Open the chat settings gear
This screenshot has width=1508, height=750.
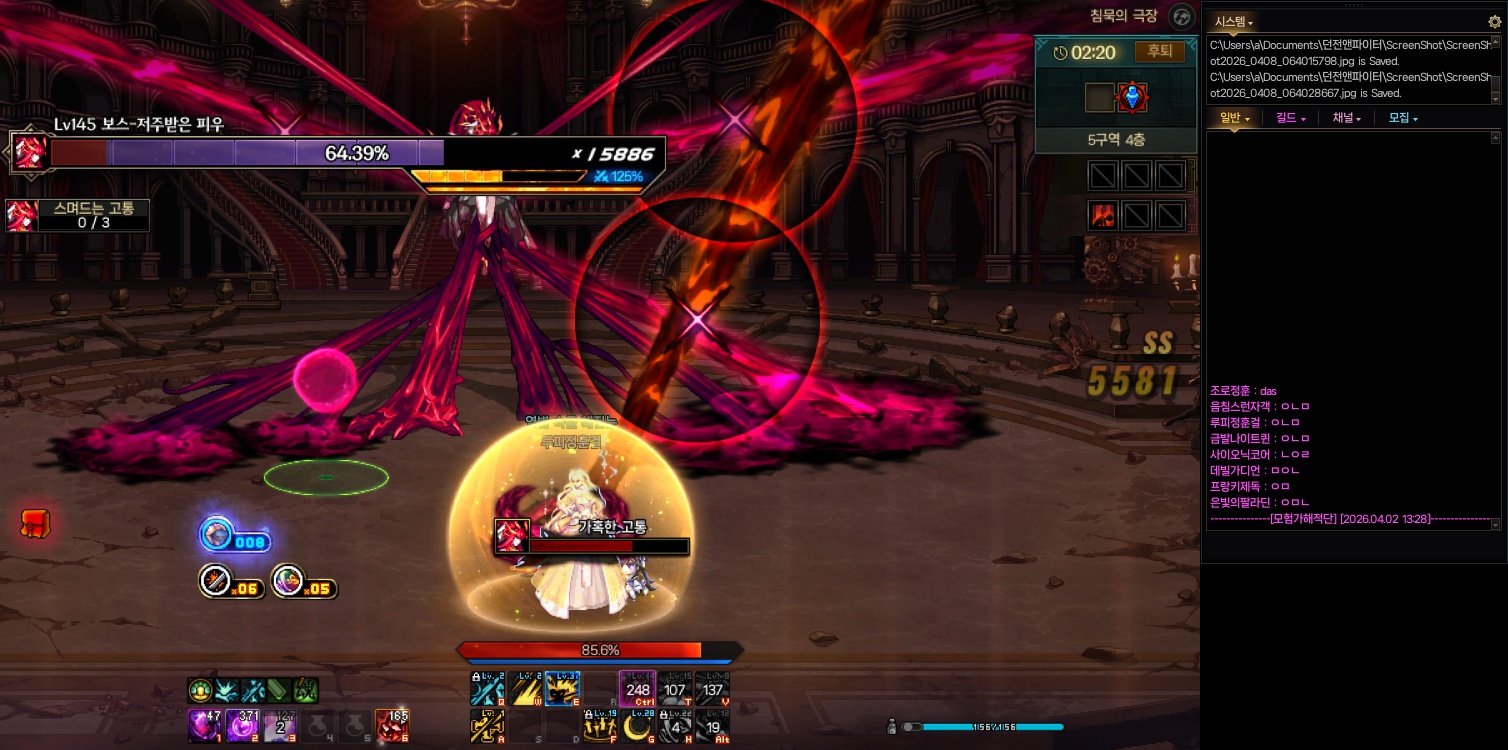(1494, 21)
